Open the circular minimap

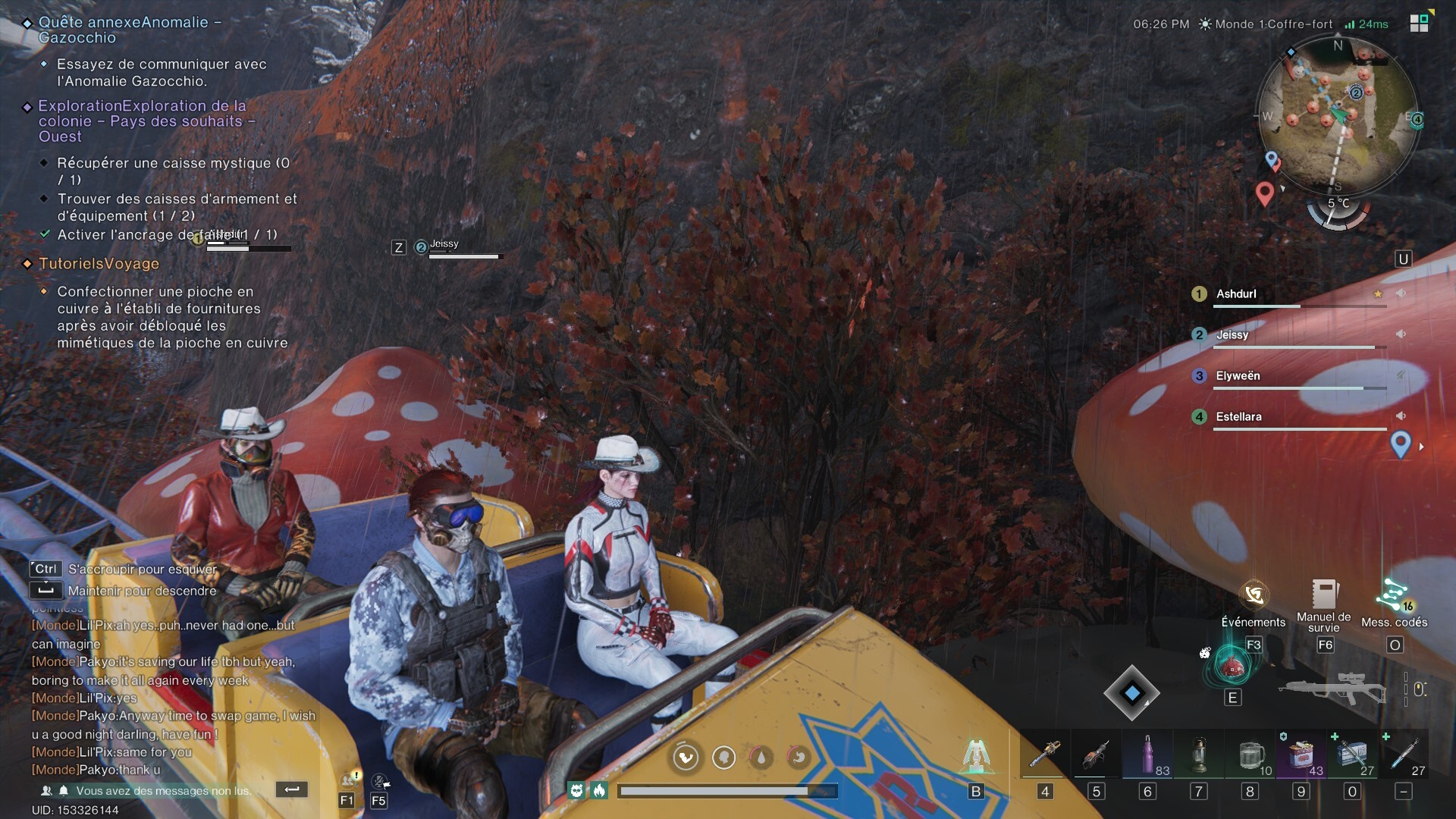point(1338,114)
